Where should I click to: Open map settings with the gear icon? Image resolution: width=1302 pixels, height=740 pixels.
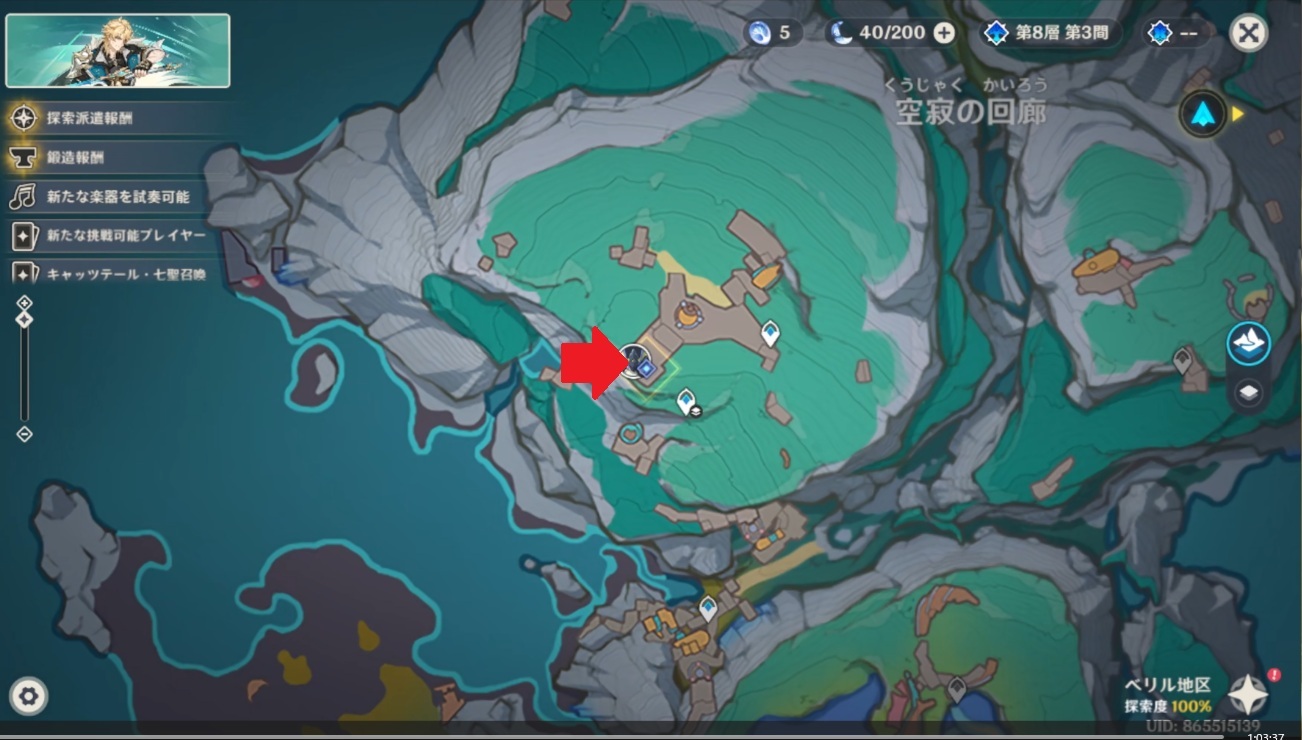tap(29, 695)
